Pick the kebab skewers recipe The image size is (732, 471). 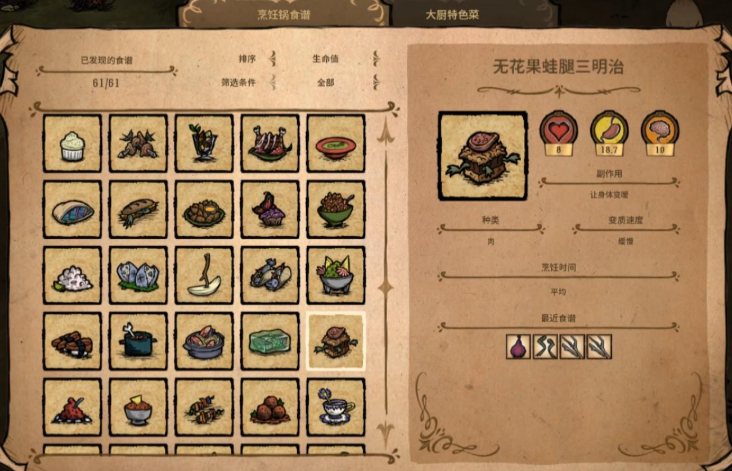point(204,407)
